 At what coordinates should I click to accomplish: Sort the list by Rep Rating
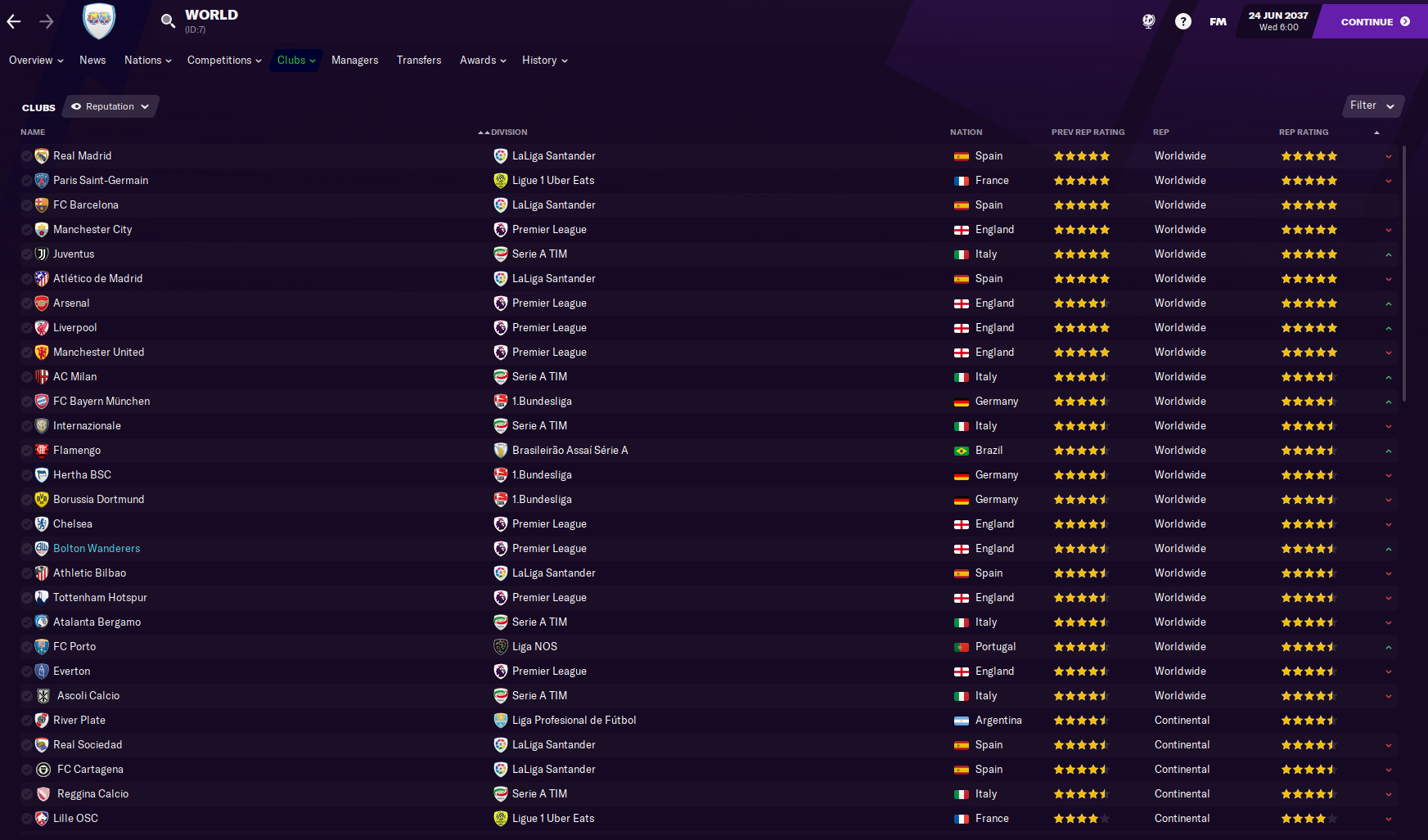click(x=1304, y=133)
